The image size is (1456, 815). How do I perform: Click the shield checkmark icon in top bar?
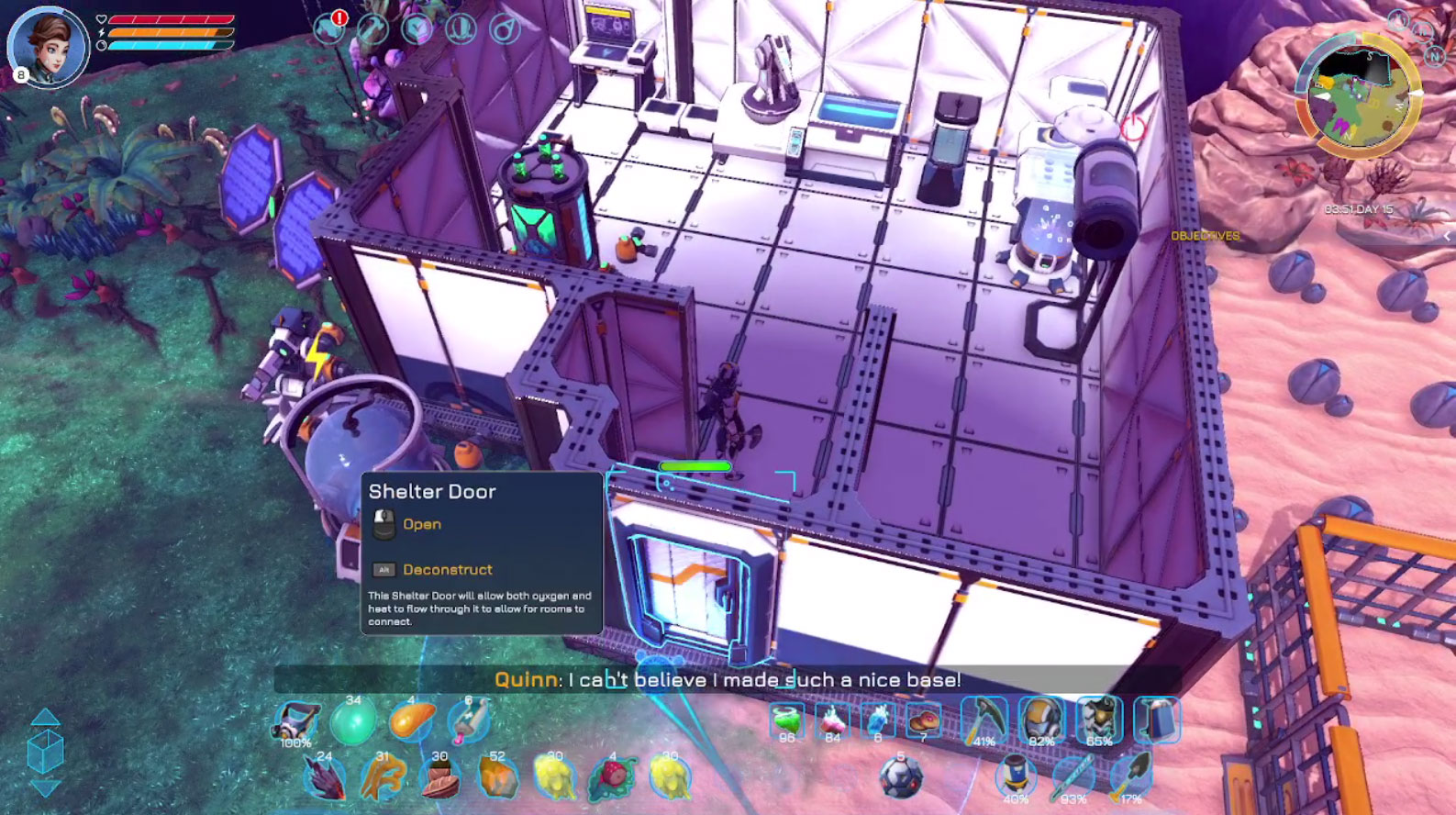[417, 29]
